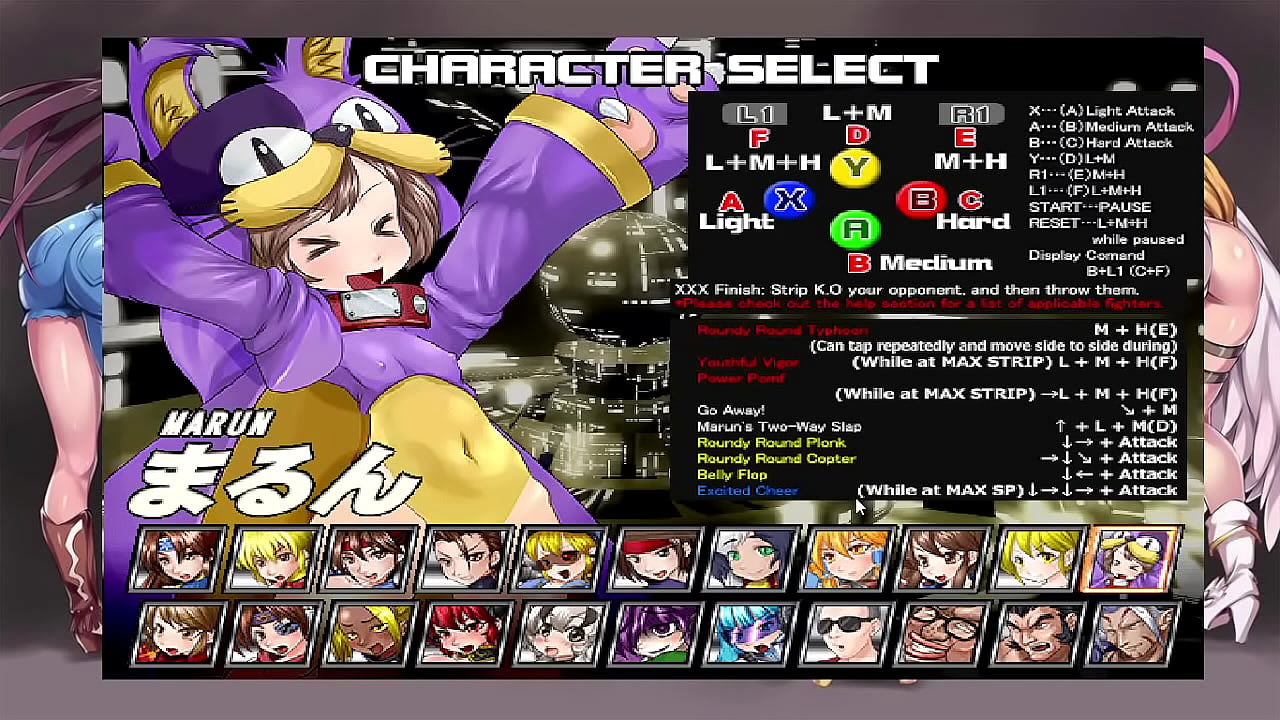Click the Belly Flop move entry
This screenshot has width=1280, height=720.
(x=732, y=474)
